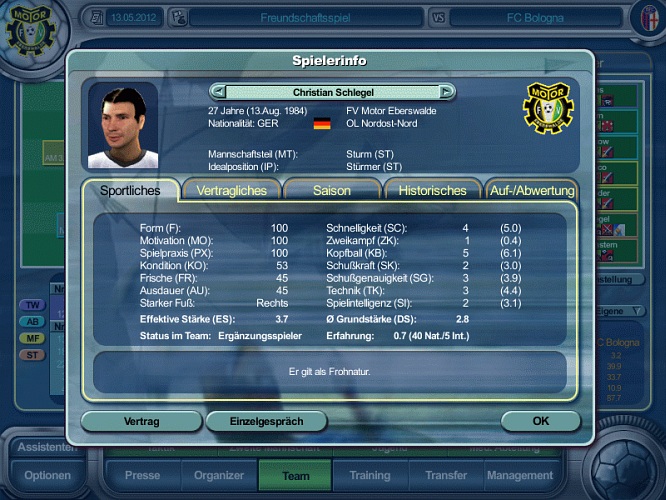Go to the Transfer menu
The height and width of the screenshot is (500, 666).
point(445,476)
